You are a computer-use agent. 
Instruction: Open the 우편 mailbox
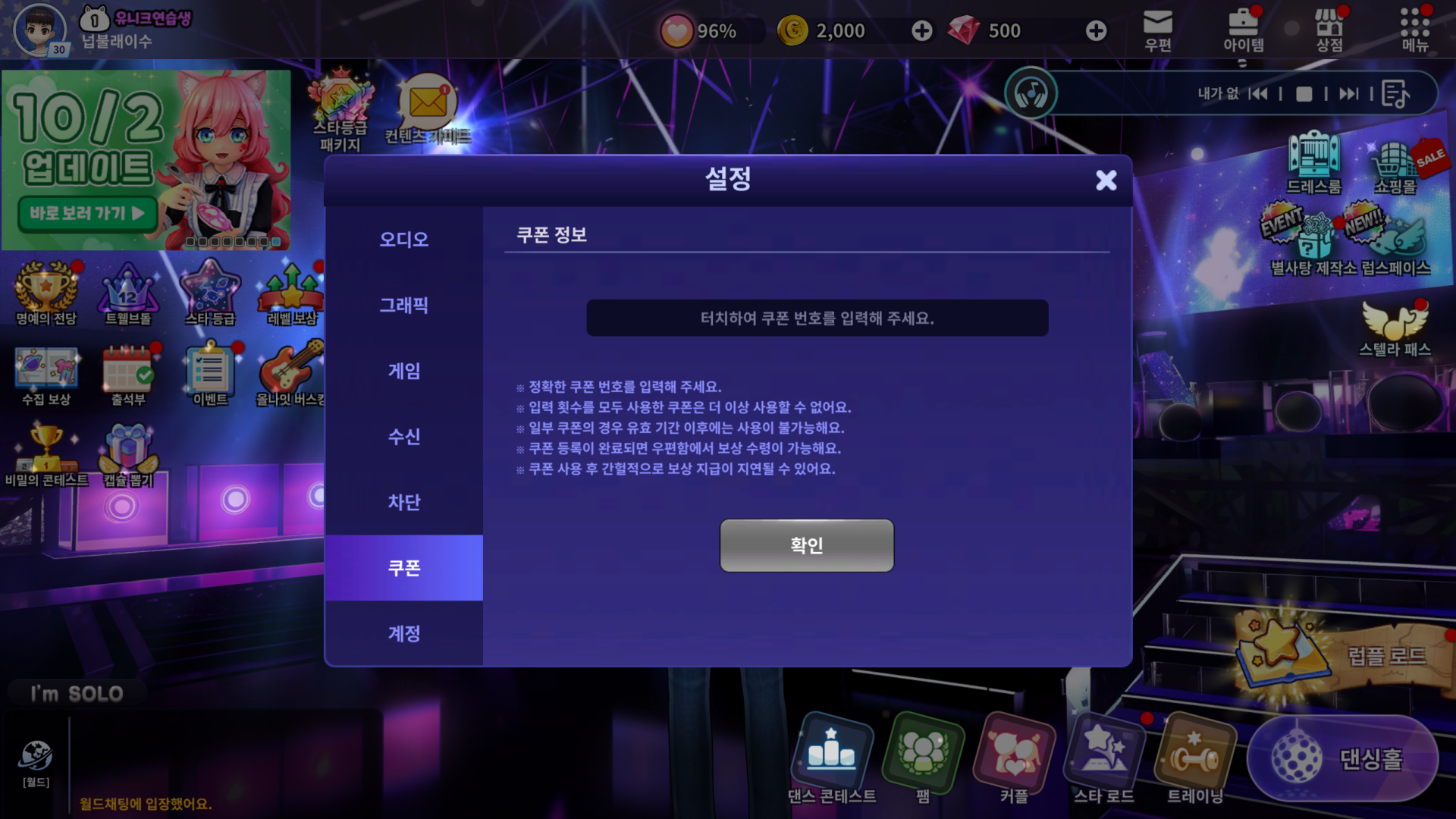1157,30
